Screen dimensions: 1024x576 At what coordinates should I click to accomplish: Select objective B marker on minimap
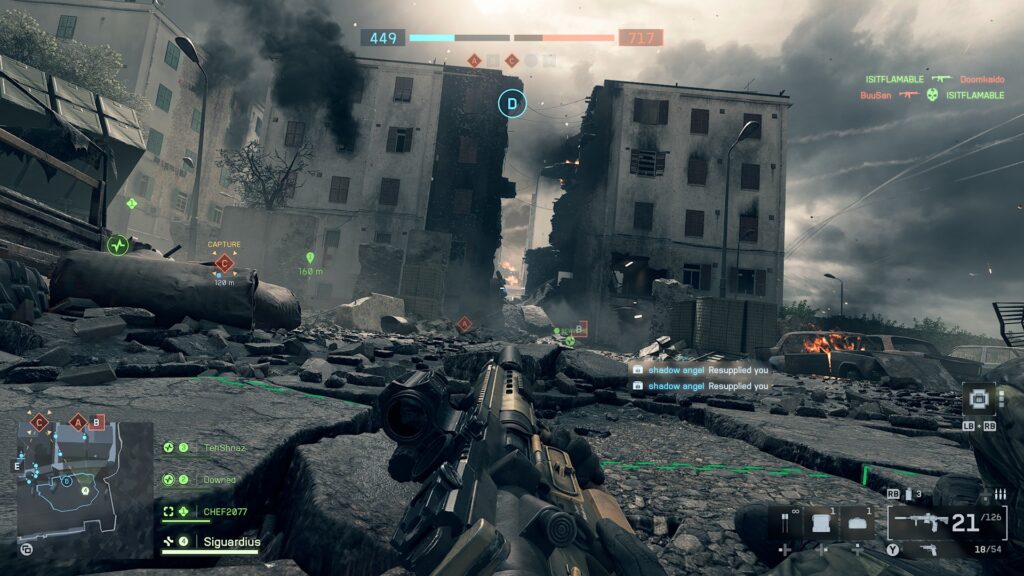coord(97,422)
